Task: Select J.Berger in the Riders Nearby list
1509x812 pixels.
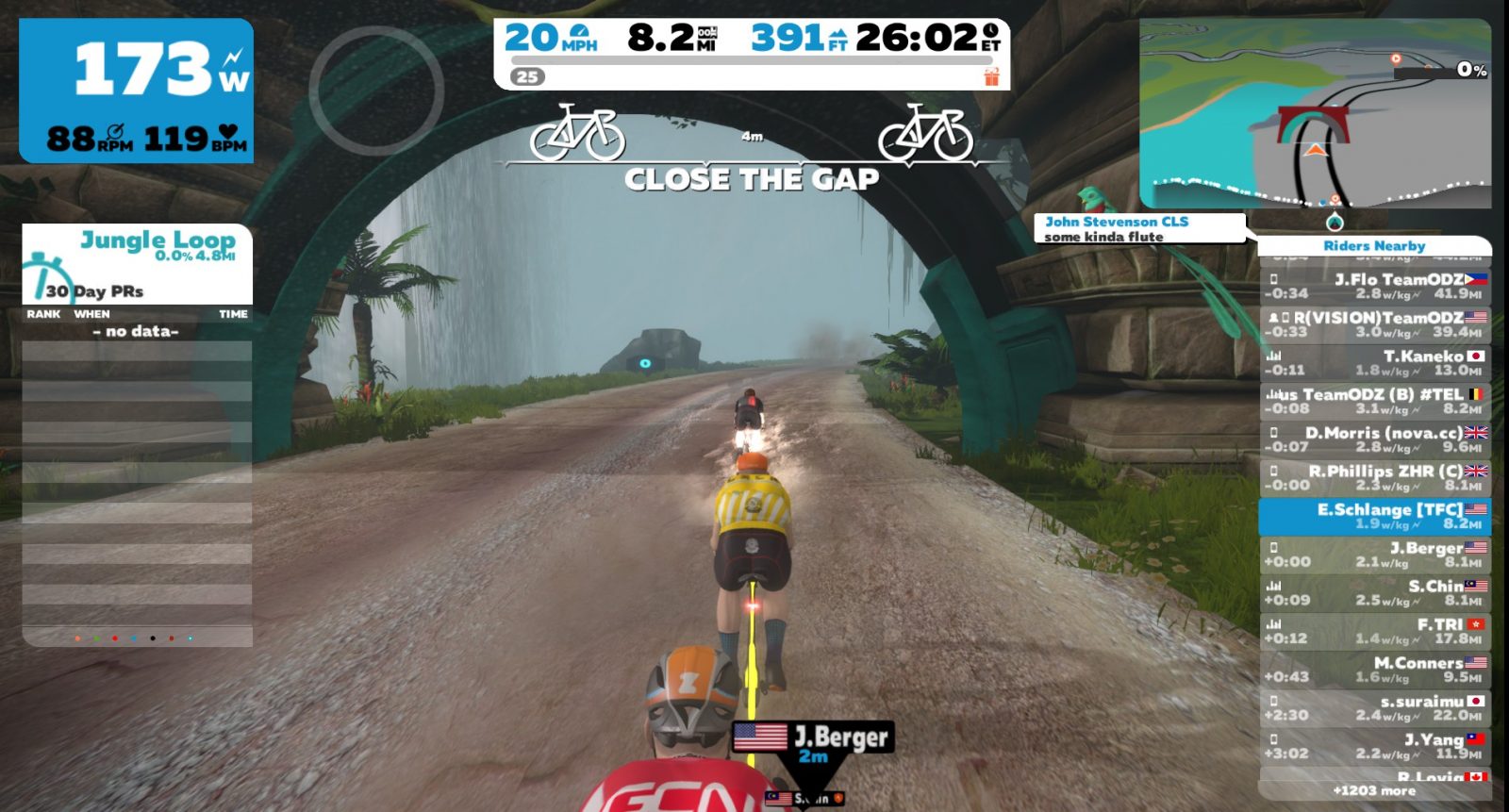Action: tap(1375, 555)
